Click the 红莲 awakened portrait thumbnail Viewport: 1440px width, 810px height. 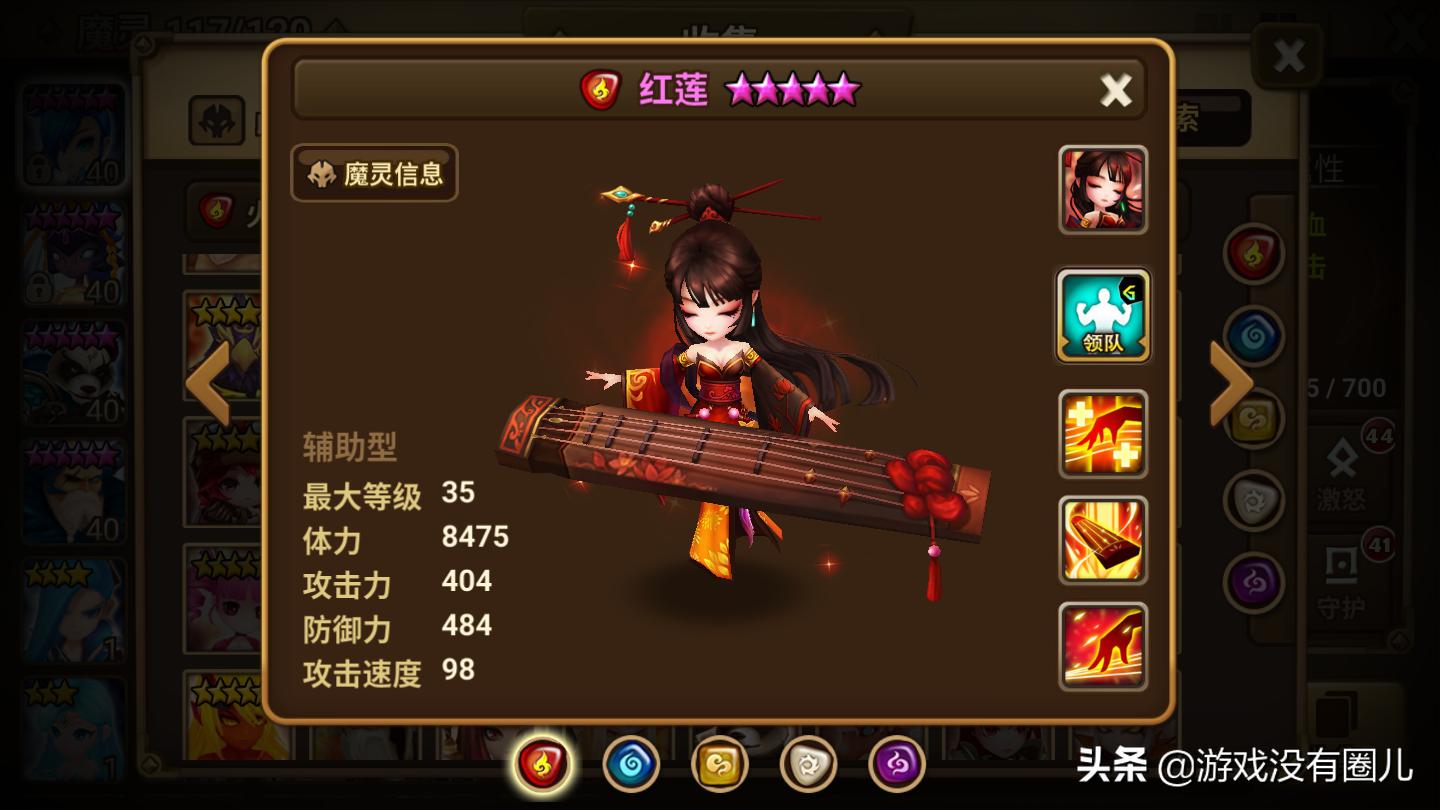pyautogui.click(x=1103, y=190)
